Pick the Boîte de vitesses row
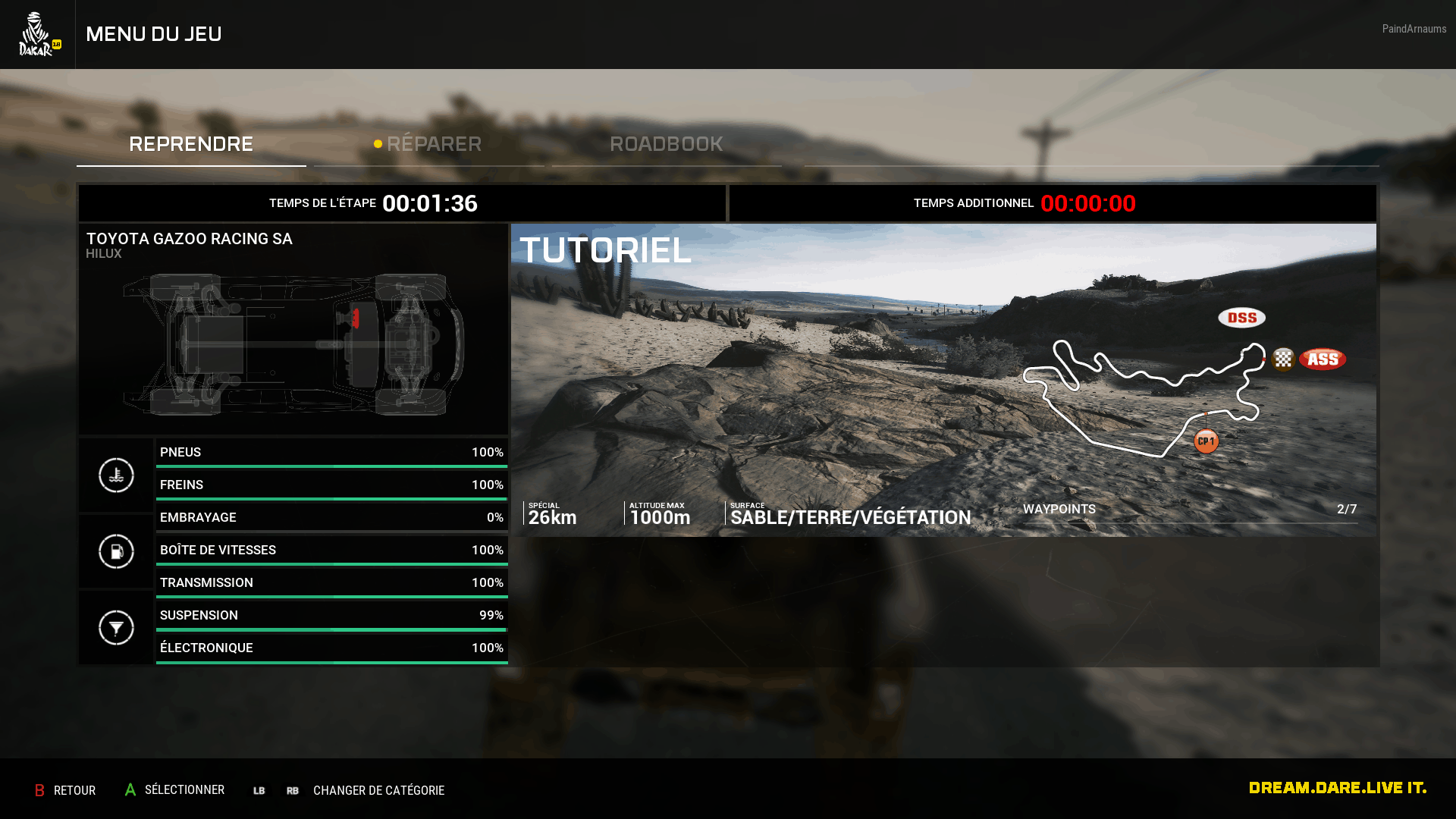 click(331, 551)
